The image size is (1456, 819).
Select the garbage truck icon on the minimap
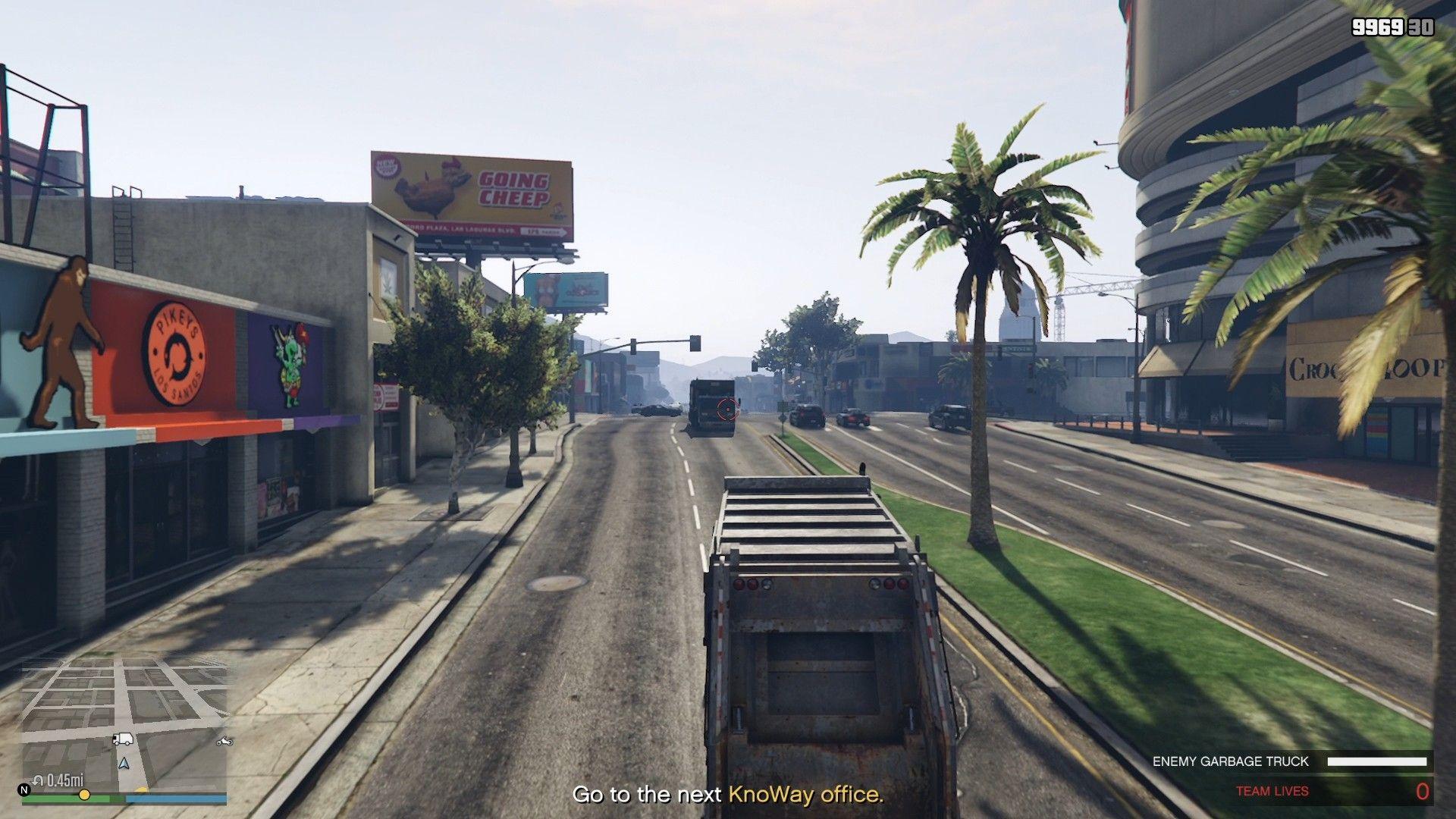tap(124, 739)
